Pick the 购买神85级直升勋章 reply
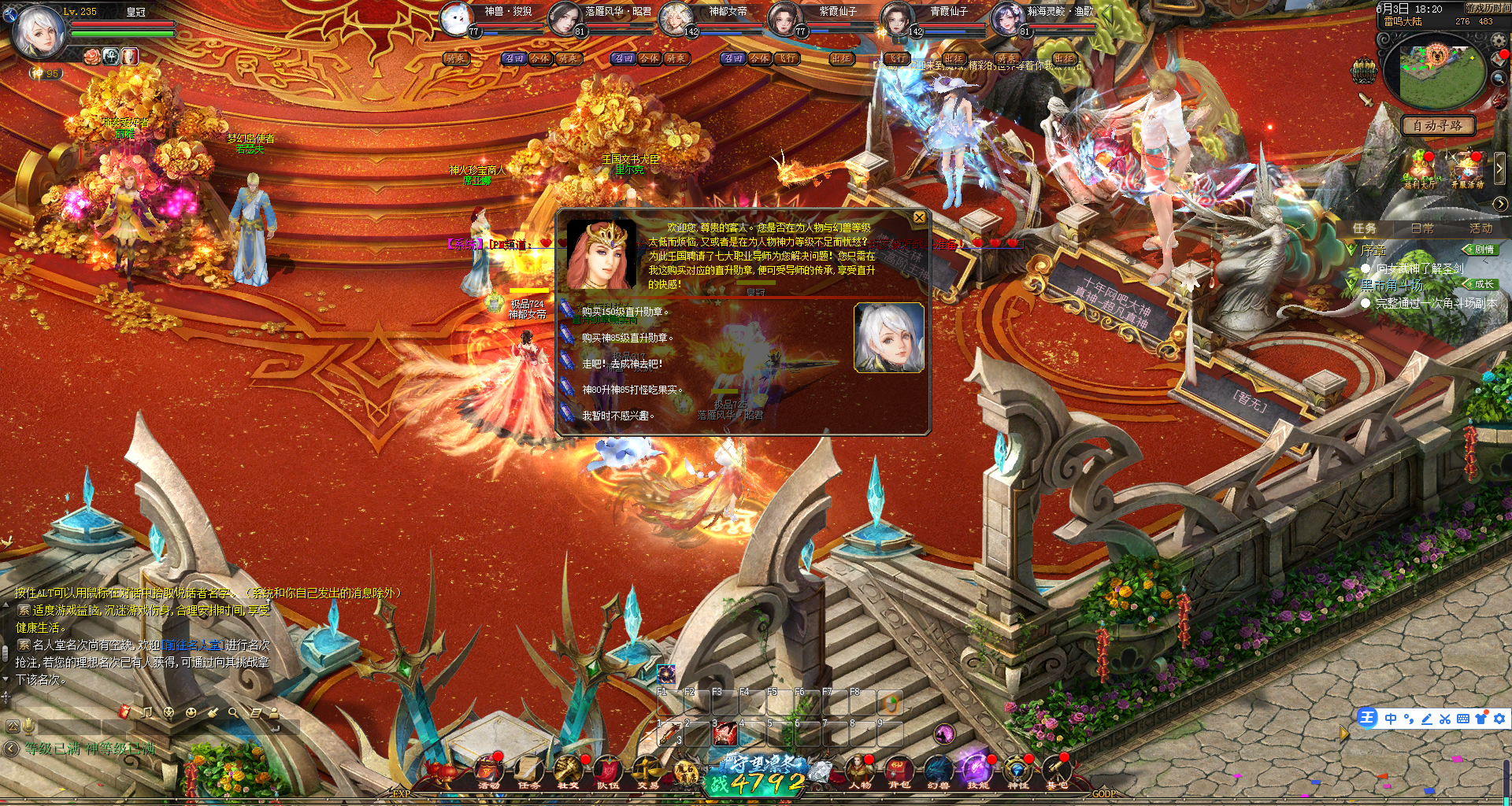The height and width of the screenshot is (806, 1512). [x=628, y=338]
